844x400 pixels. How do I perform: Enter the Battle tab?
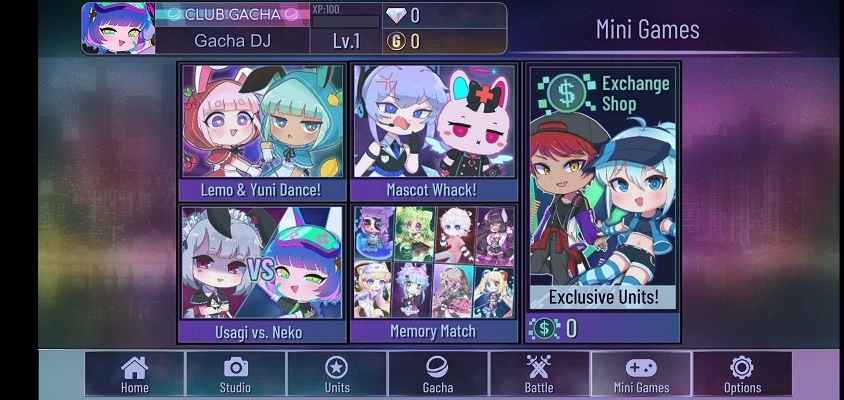(x=539, y=374)
